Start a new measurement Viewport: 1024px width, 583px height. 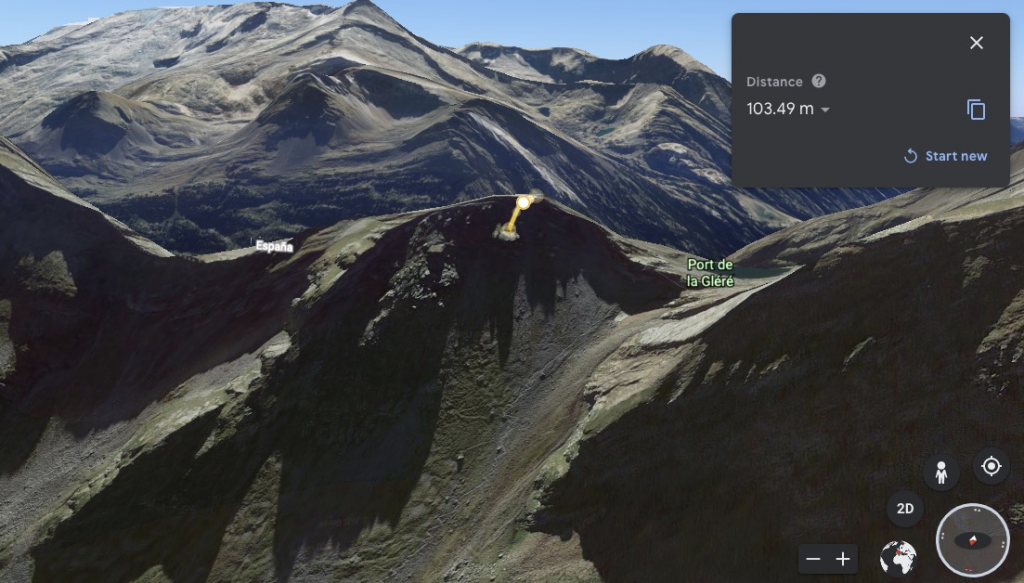[946, 156]
